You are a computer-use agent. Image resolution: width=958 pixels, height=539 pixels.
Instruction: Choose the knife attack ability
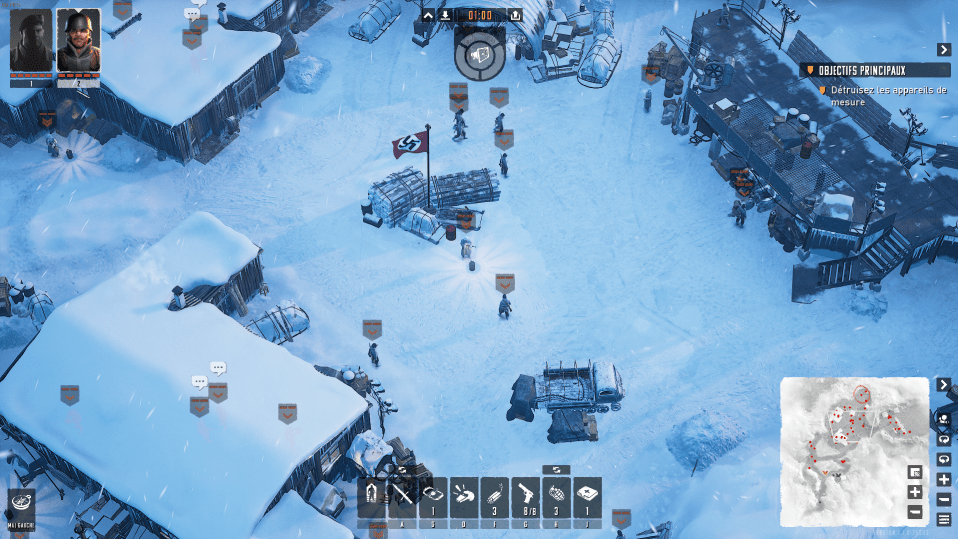click(402, 496)
